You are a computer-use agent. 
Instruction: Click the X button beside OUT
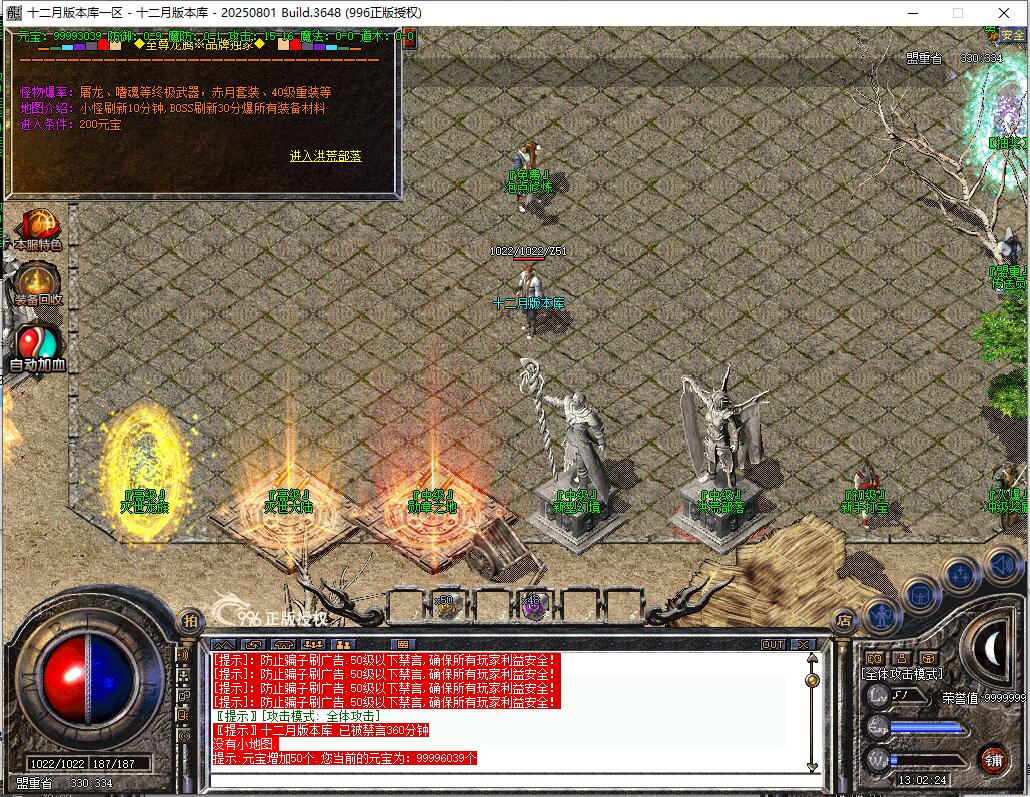[797, 644]
